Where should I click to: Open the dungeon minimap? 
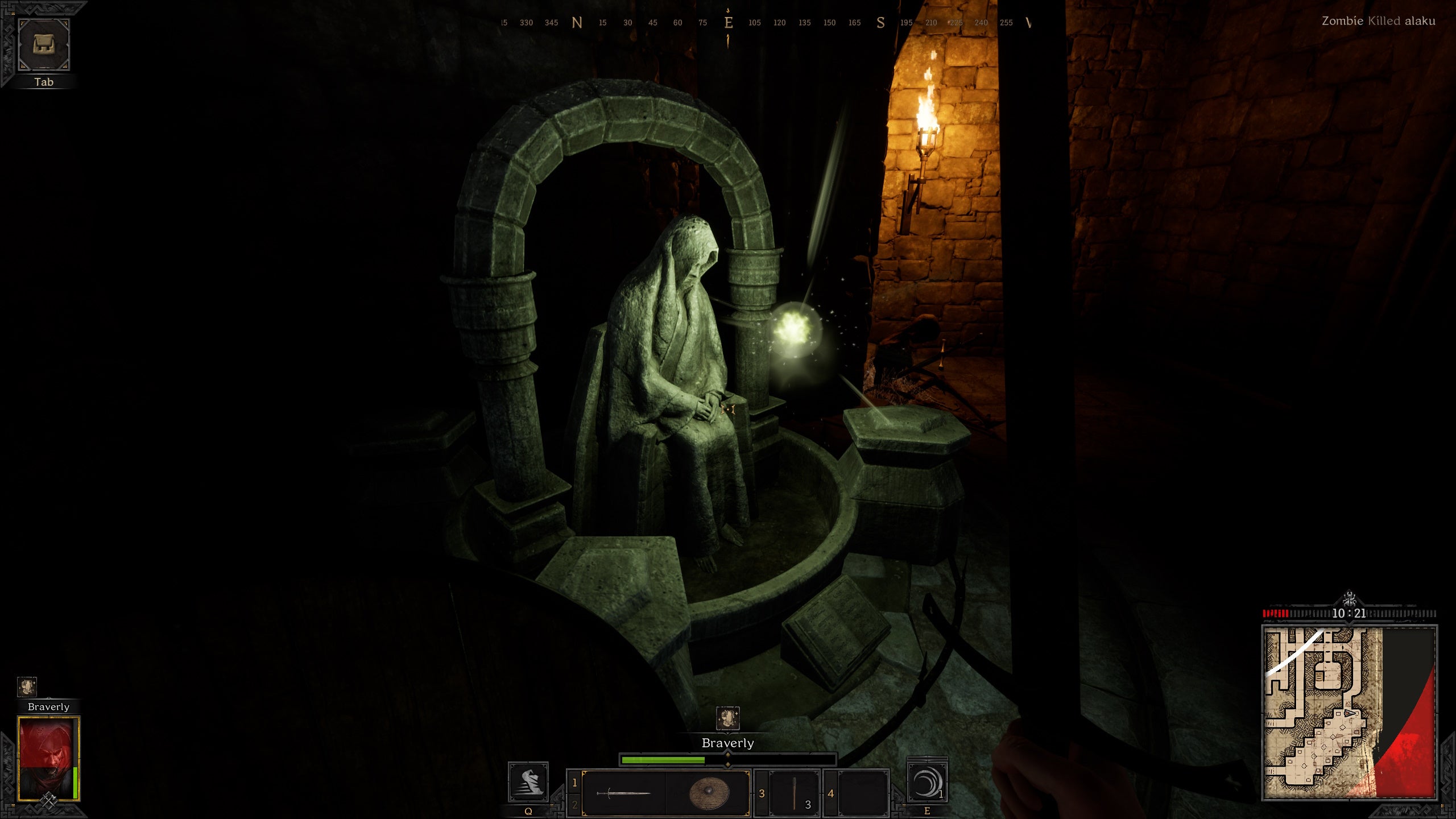(1349, 712)
